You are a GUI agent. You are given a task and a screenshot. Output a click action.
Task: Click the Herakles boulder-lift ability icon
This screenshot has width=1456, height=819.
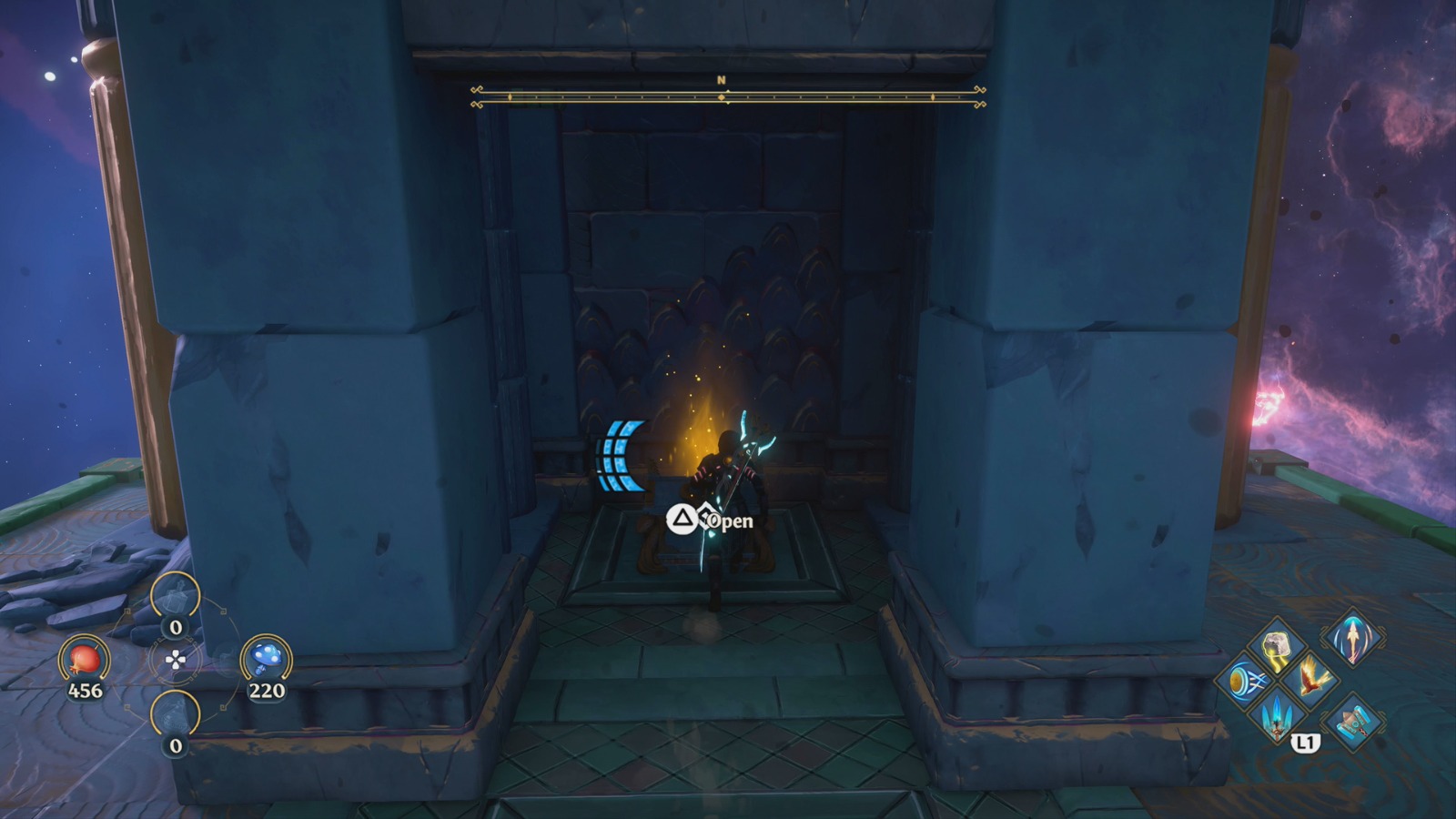click(1278, 644)
